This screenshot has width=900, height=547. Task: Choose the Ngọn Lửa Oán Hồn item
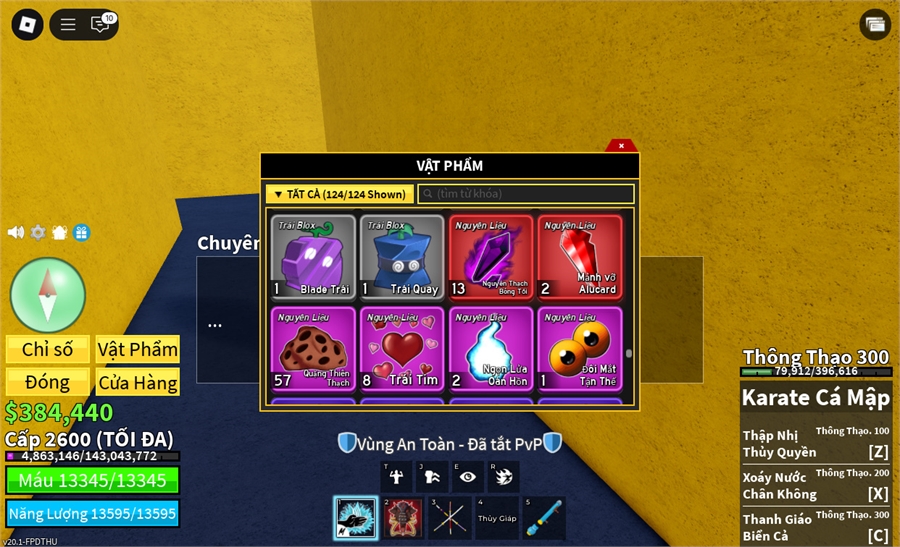coord(491,348)
